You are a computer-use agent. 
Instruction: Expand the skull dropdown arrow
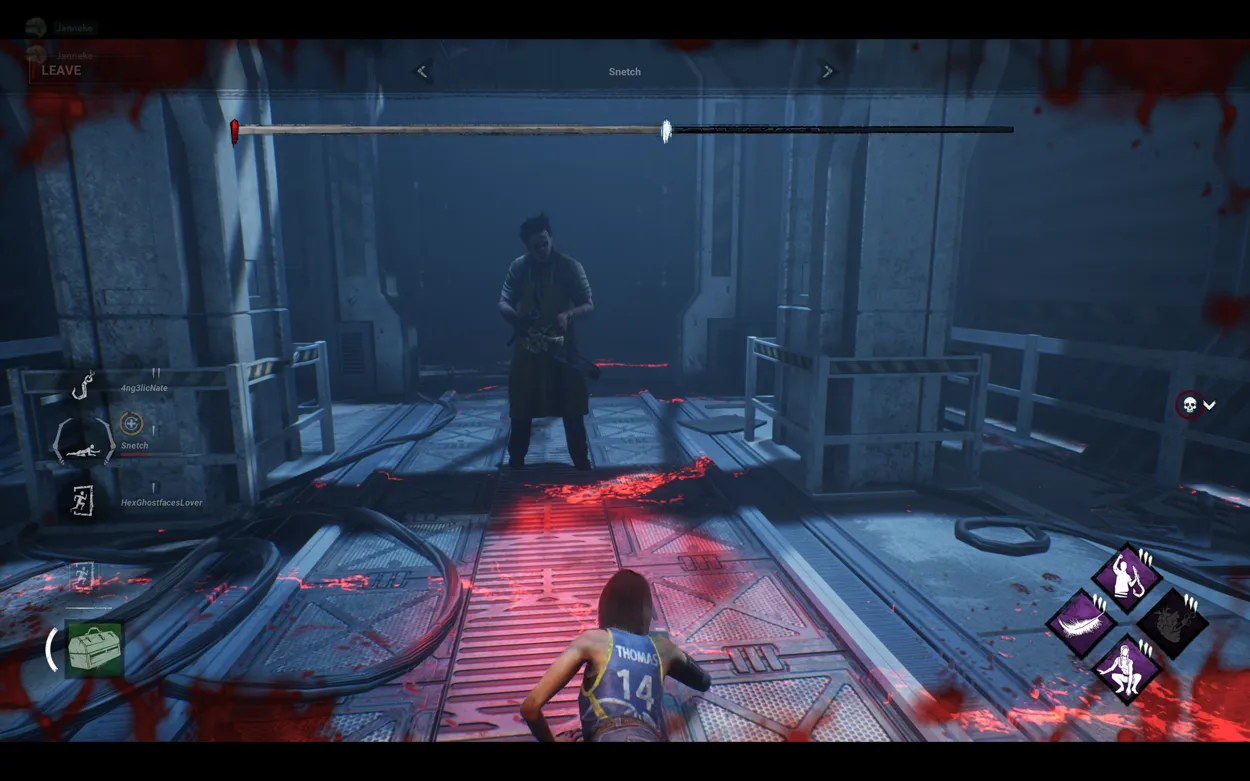coord(1209,405)
